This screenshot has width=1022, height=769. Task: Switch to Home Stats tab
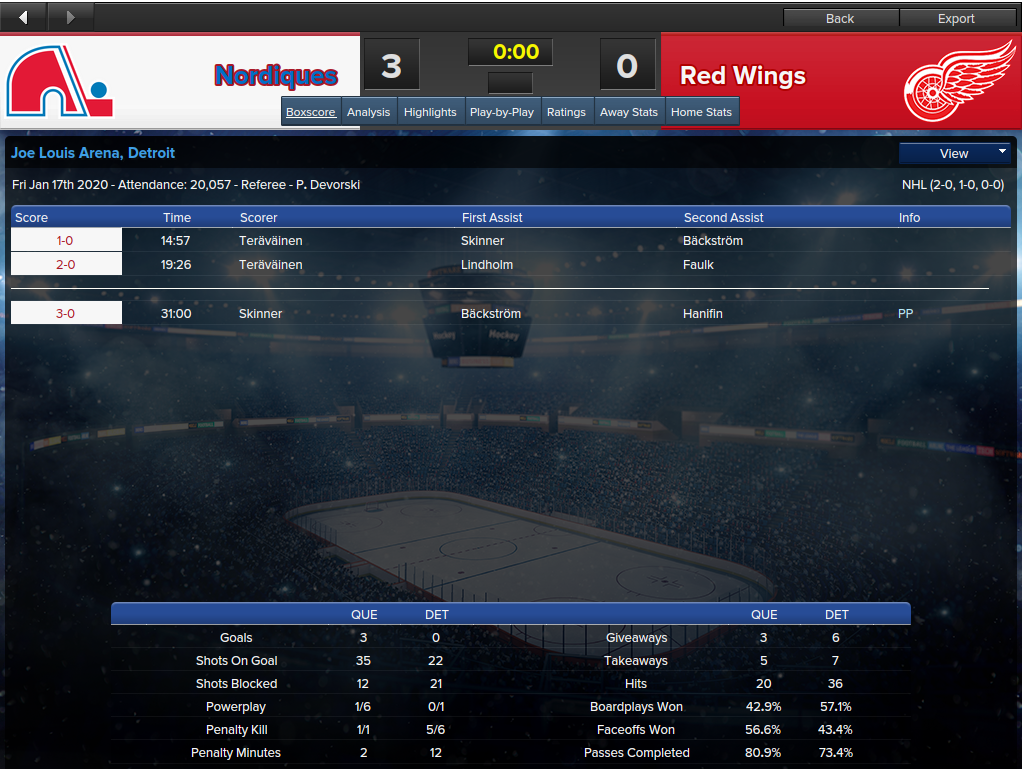click(x=702, y=112)
